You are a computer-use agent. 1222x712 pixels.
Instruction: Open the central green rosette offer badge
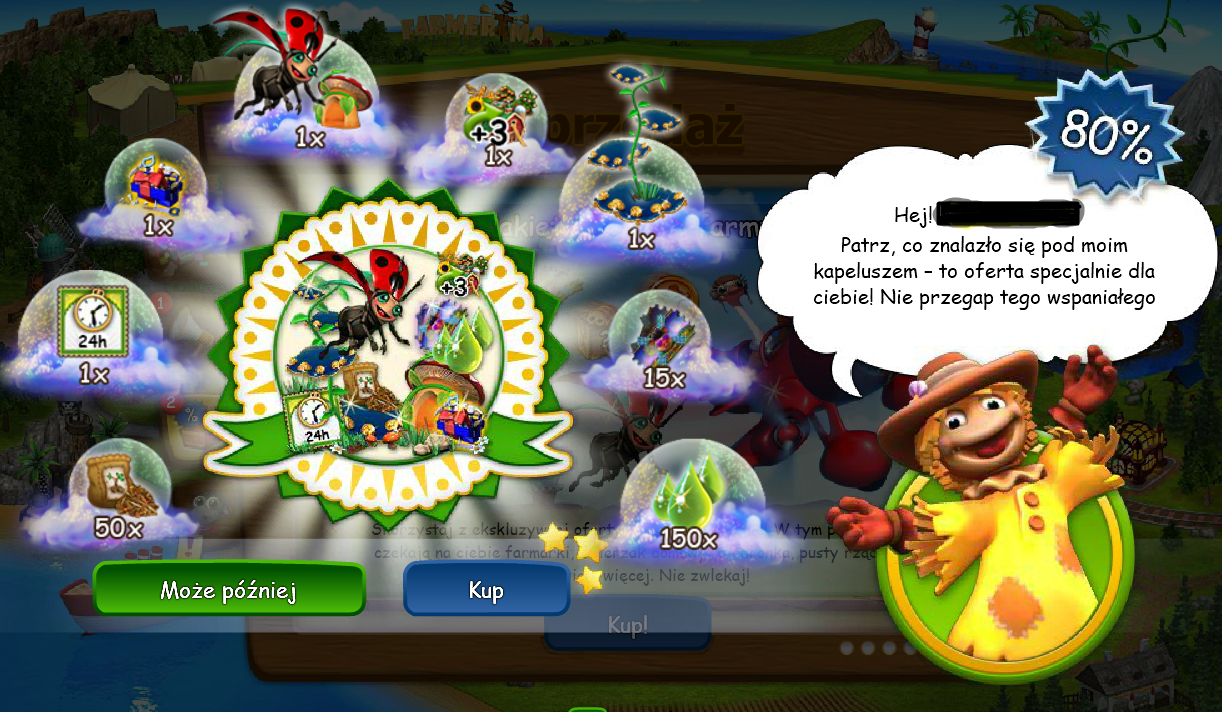388,345
